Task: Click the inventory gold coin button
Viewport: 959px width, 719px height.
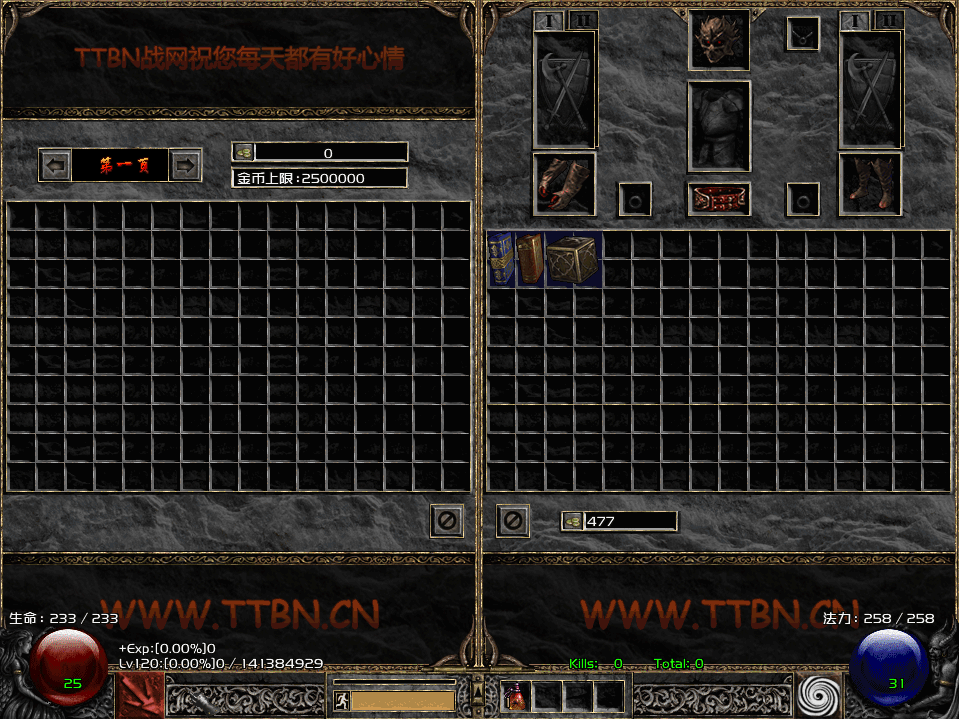Action: [572, 521]
